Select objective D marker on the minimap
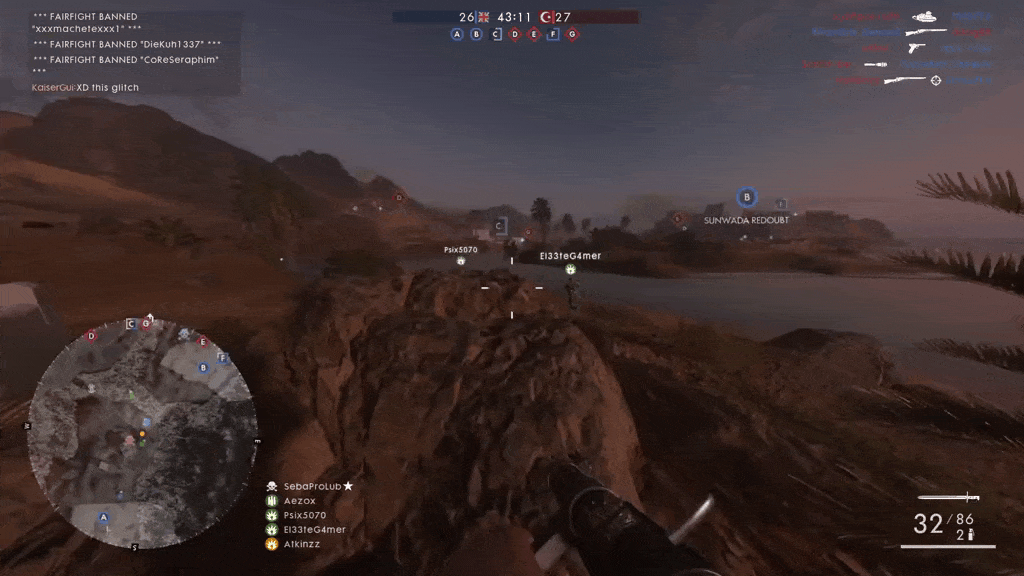The image size is (1024, 576). point(92,336)
